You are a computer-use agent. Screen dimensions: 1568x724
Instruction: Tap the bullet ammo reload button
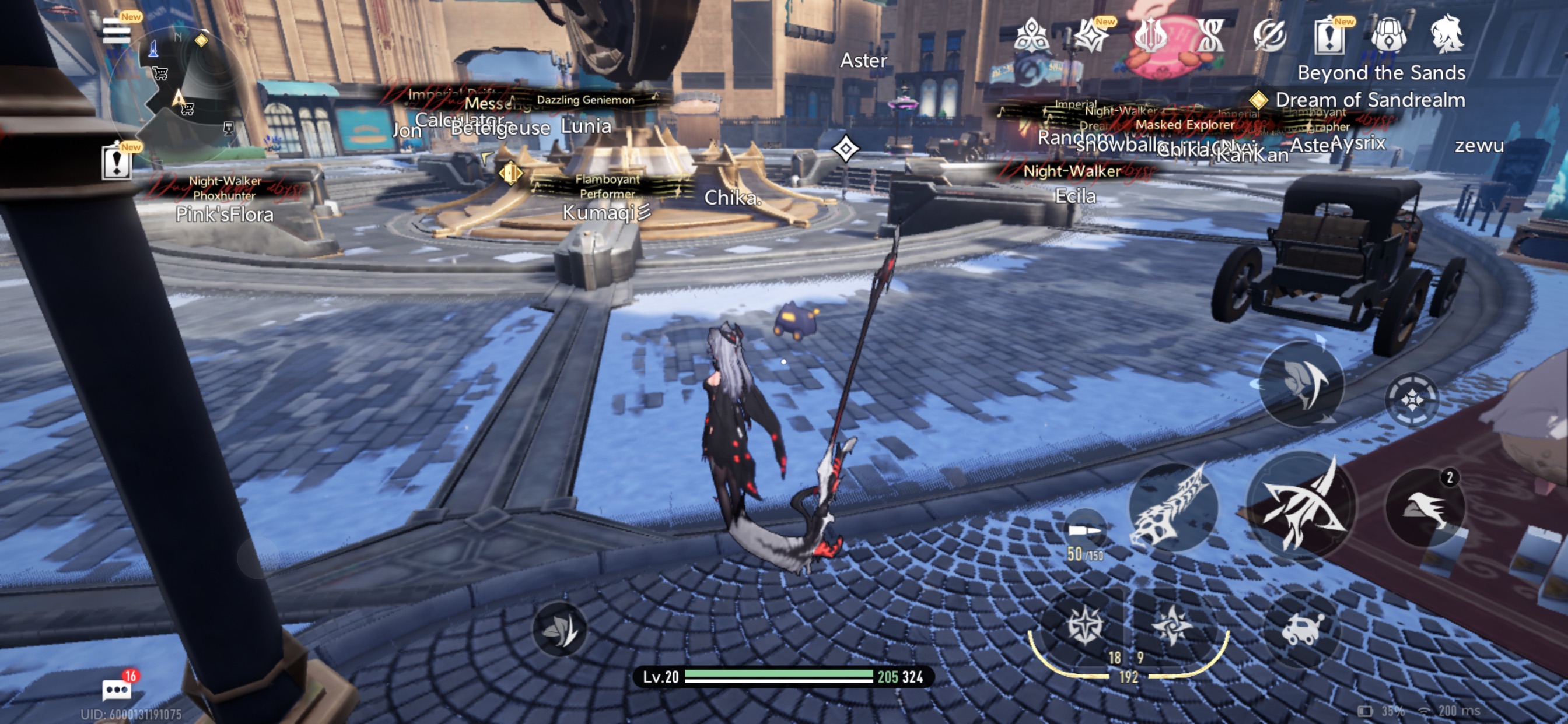pos(1084,534)
